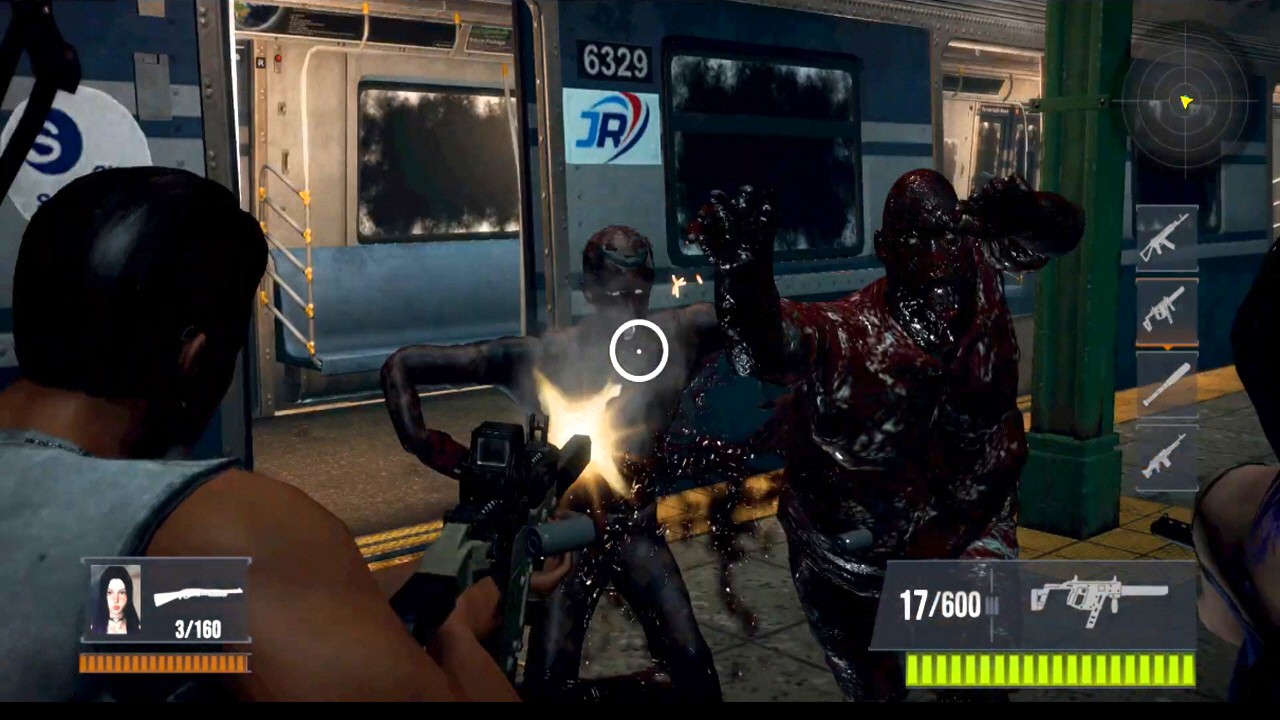This screenshot has width=1280, height=720.
Task: Click the orange arrow under the active weapon slot
Action: (x=1167, y=345)
